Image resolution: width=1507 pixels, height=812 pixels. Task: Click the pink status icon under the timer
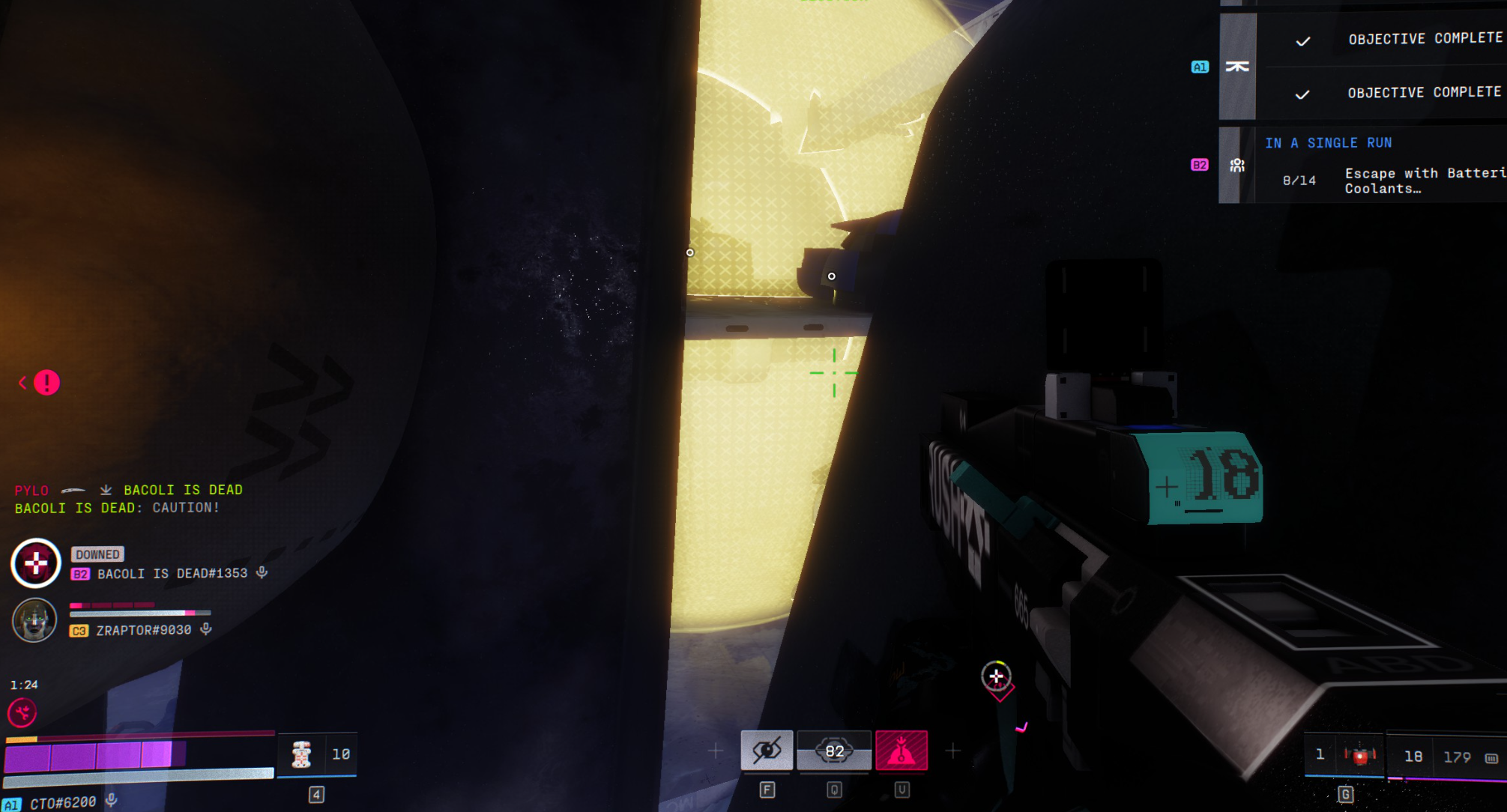pyautogui.click(x=22, y=712)
